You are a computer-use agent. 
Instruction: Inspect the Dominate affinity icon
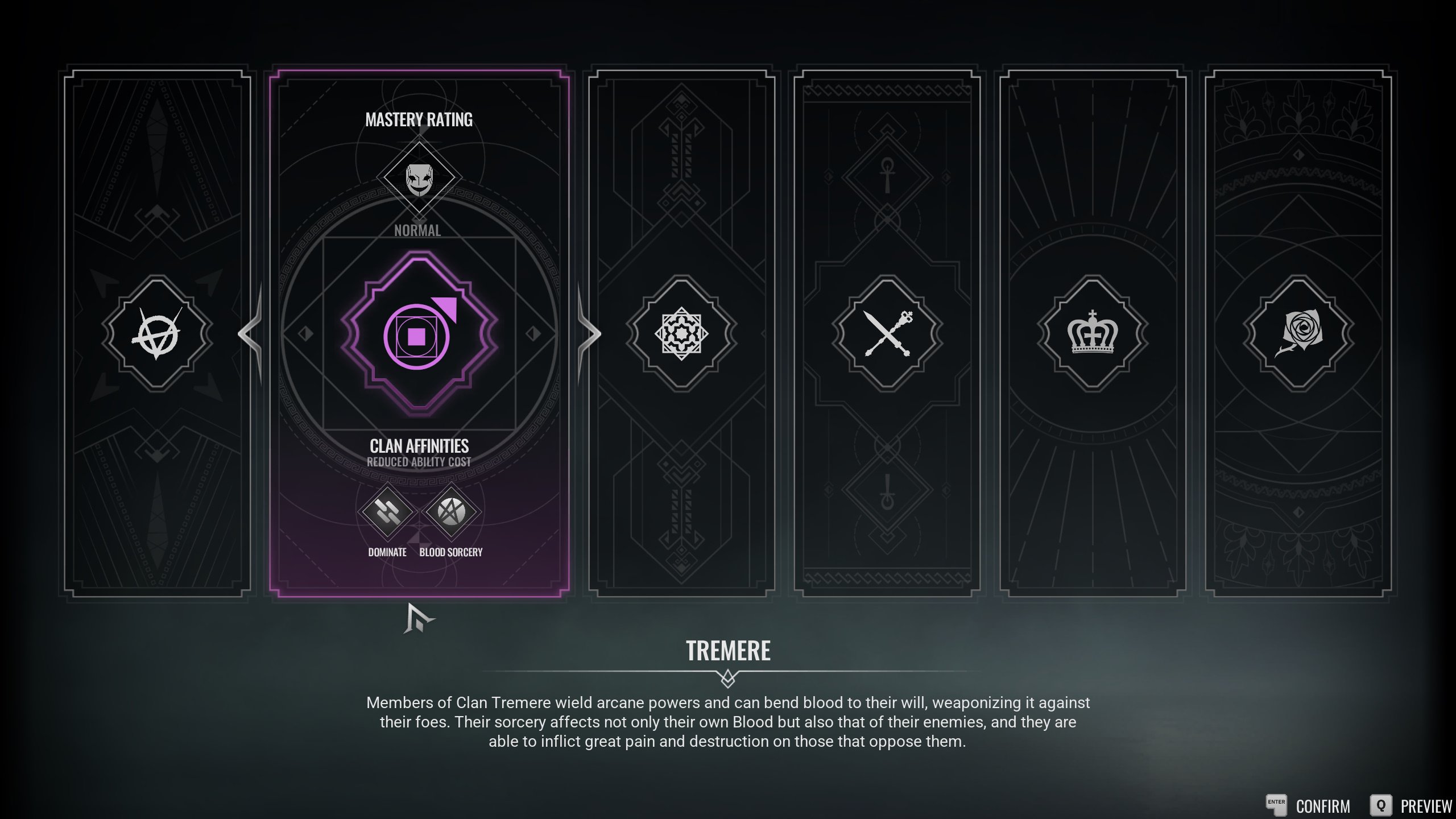tap(387, 512)
